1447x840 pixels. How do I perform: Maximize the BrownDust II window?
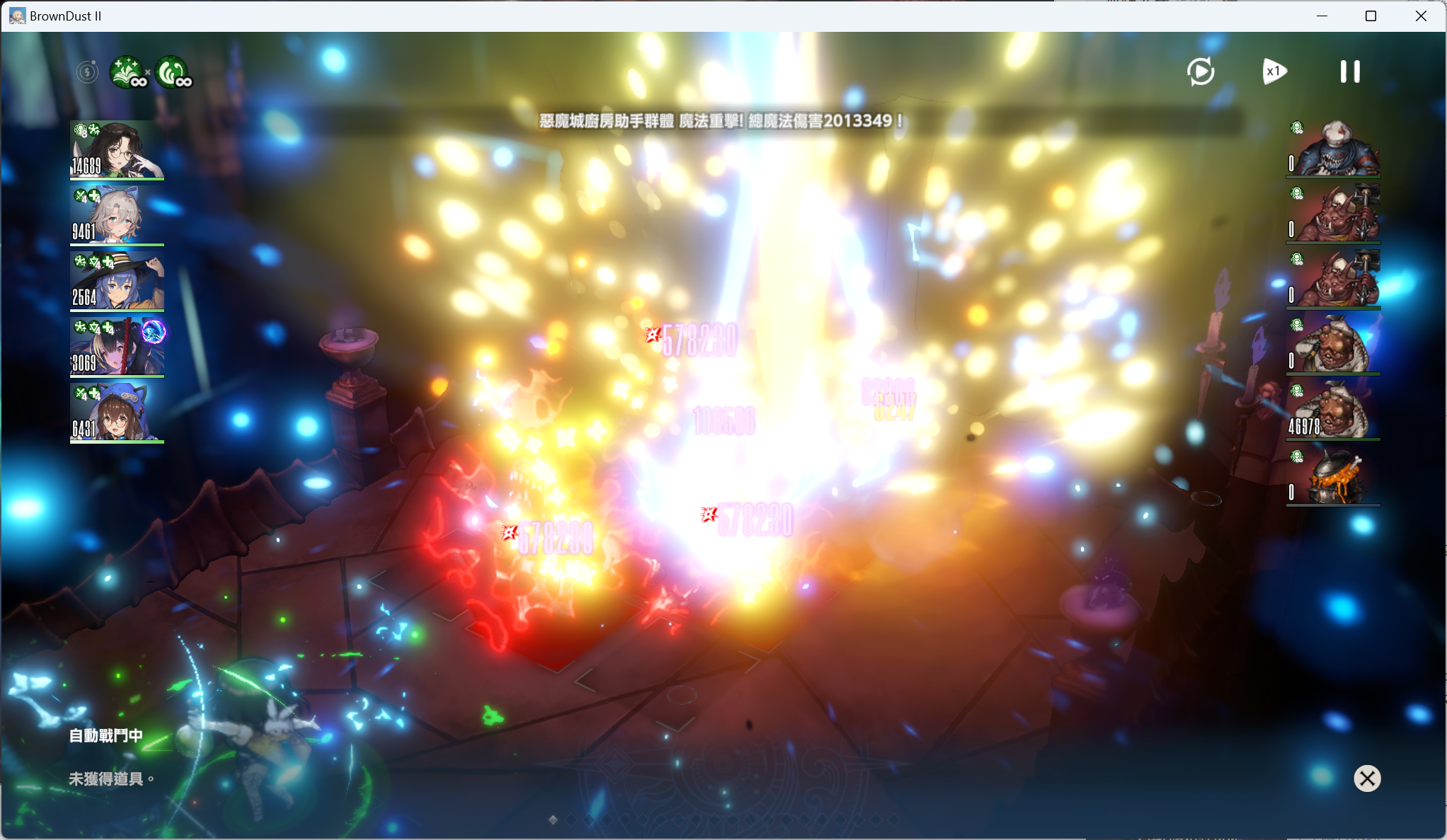[1371, 16]
